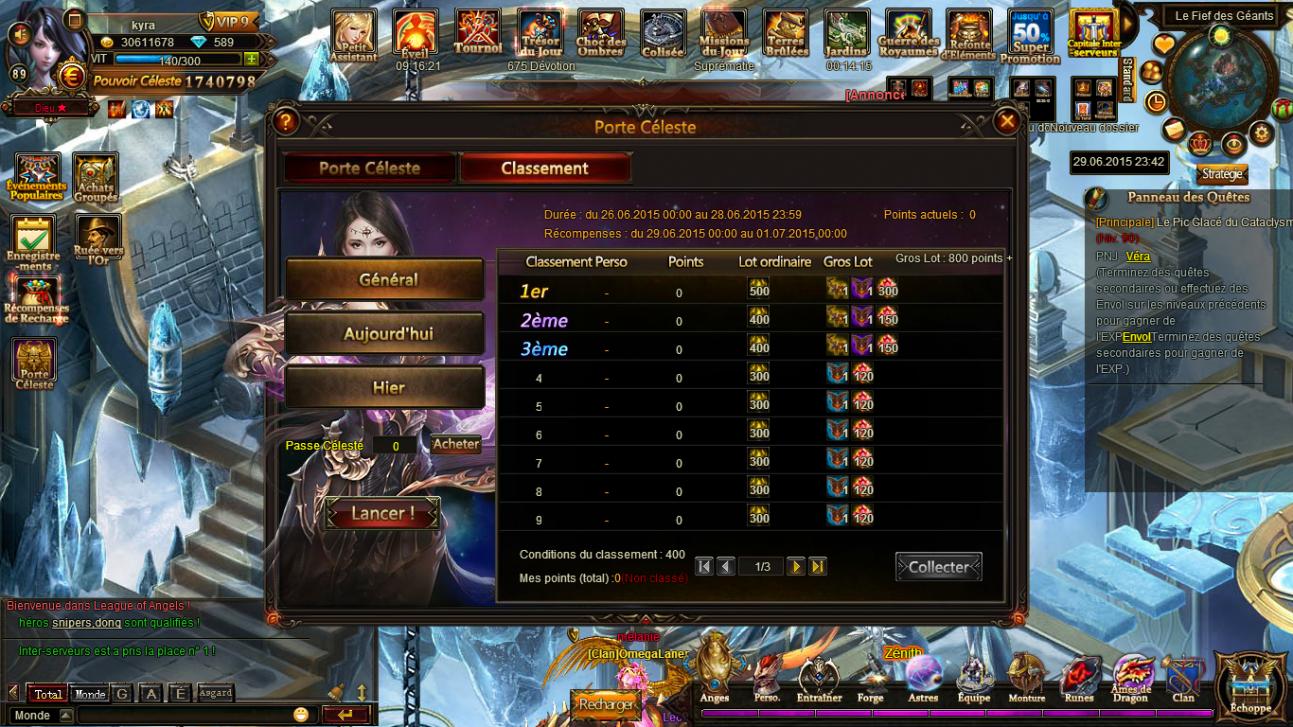Switch to the Porte Céleste tab

369,168
